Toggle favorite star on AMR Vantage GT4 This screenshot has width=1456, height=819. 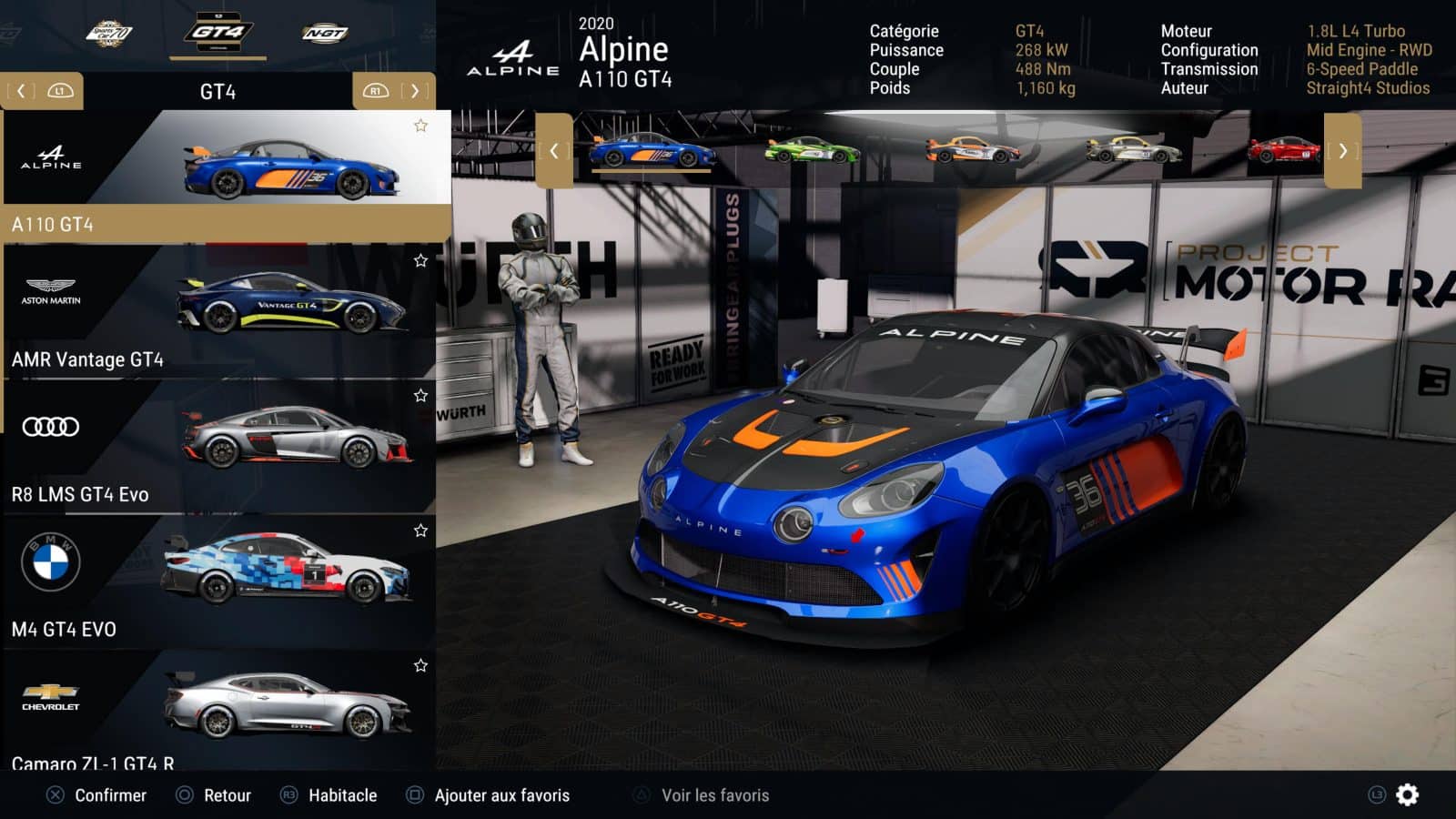point(420,261)
